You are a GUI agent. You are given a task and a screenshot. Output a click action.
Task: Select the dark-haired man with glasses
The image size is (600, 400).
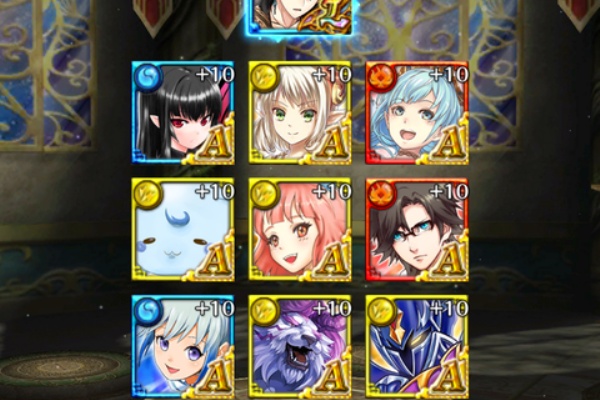417,229
